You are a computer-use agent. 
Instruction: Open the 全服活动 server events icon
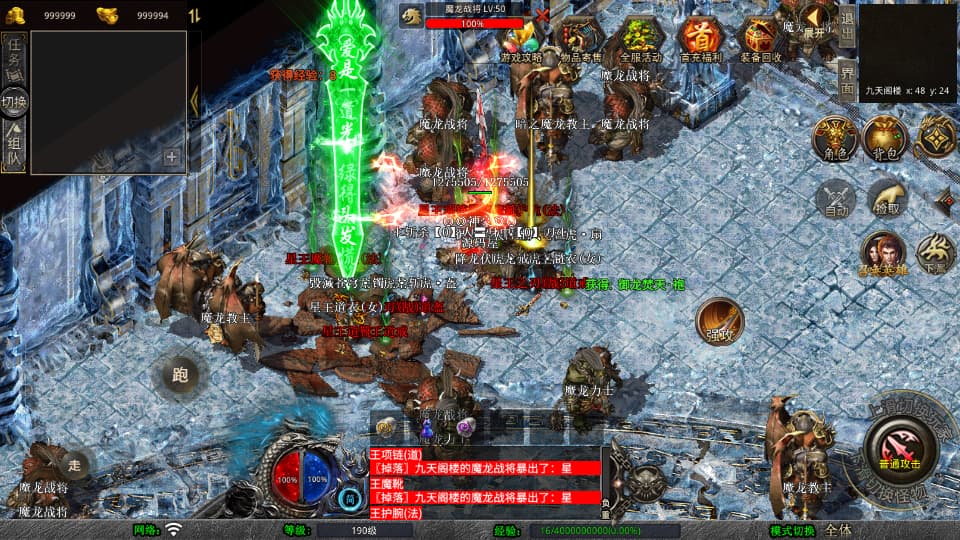click(639, 40)
